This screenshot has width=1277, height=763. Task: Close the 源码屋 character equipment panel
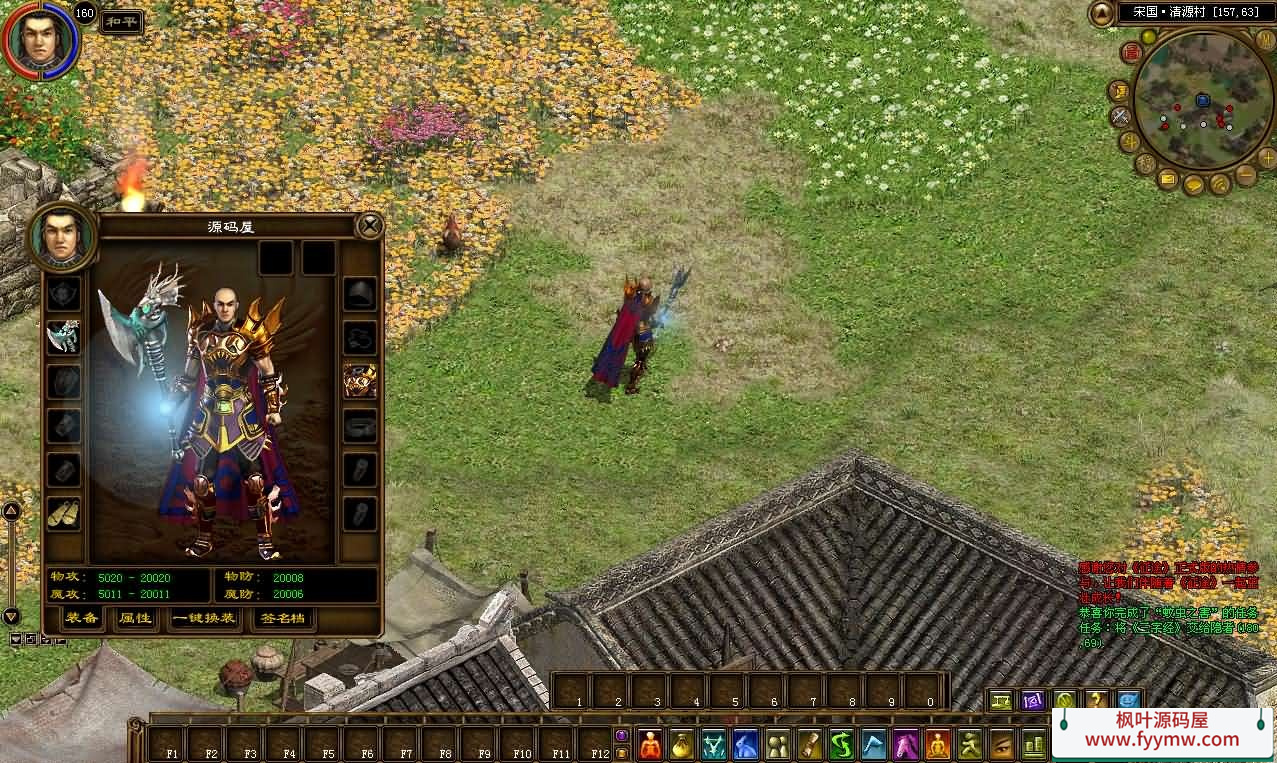pyautogui.click(x=370, y=226)
